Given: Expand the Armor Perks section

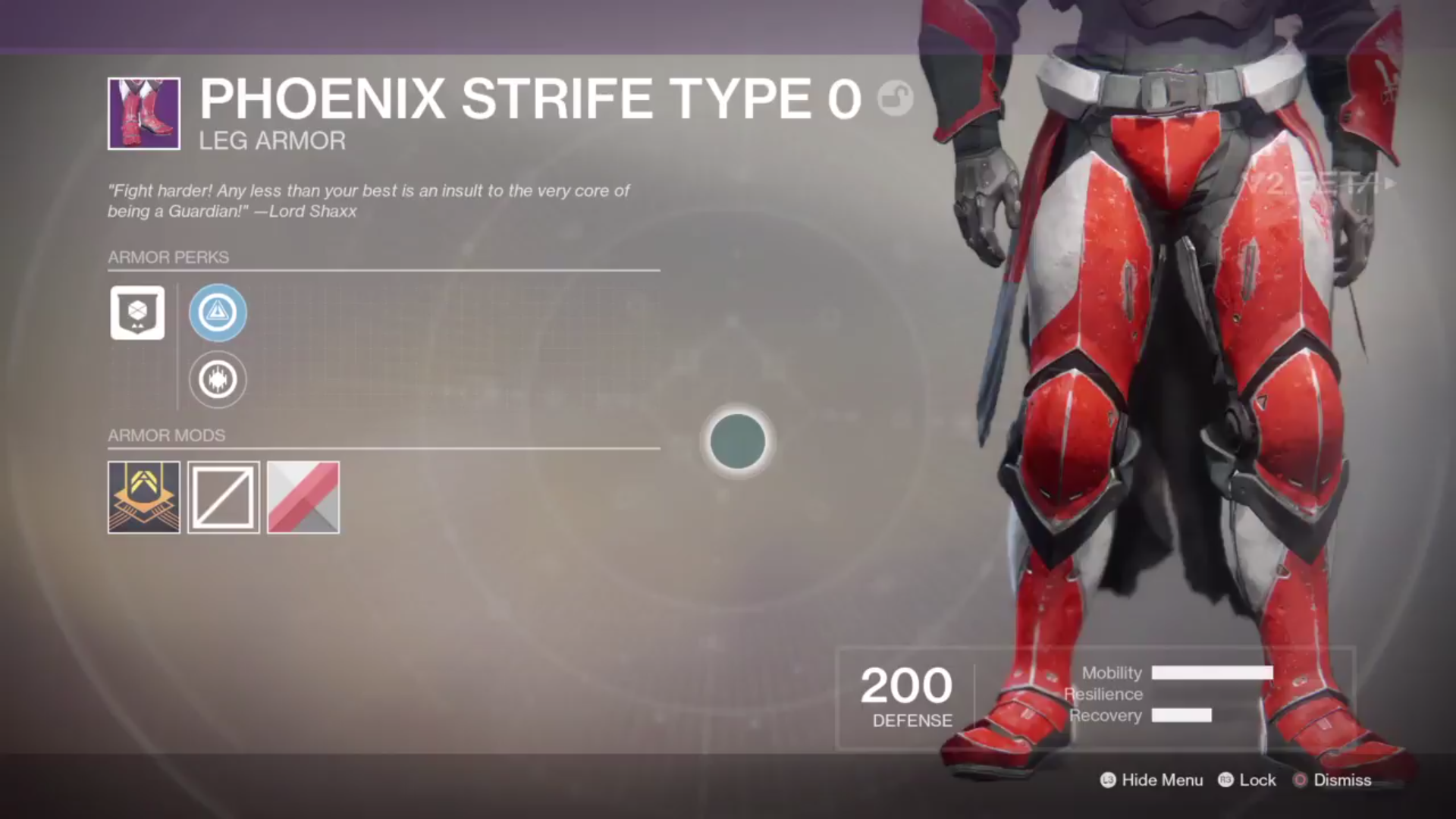Looking at the screenshot, I should (x=168, y=257).
